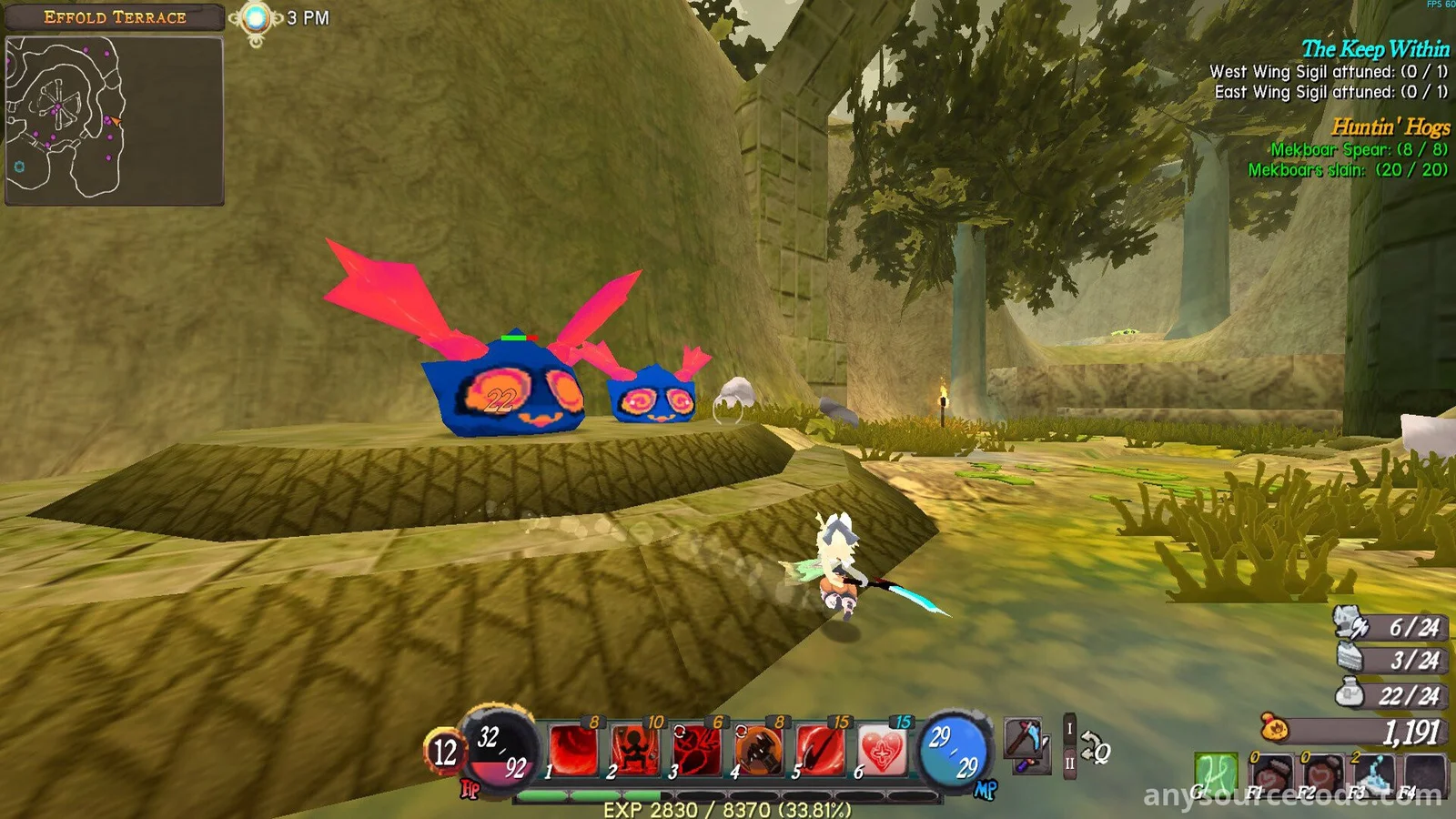Use the first heart potion quick slot
This screenshot has width=1456, height=819.
pos(1271,776)
